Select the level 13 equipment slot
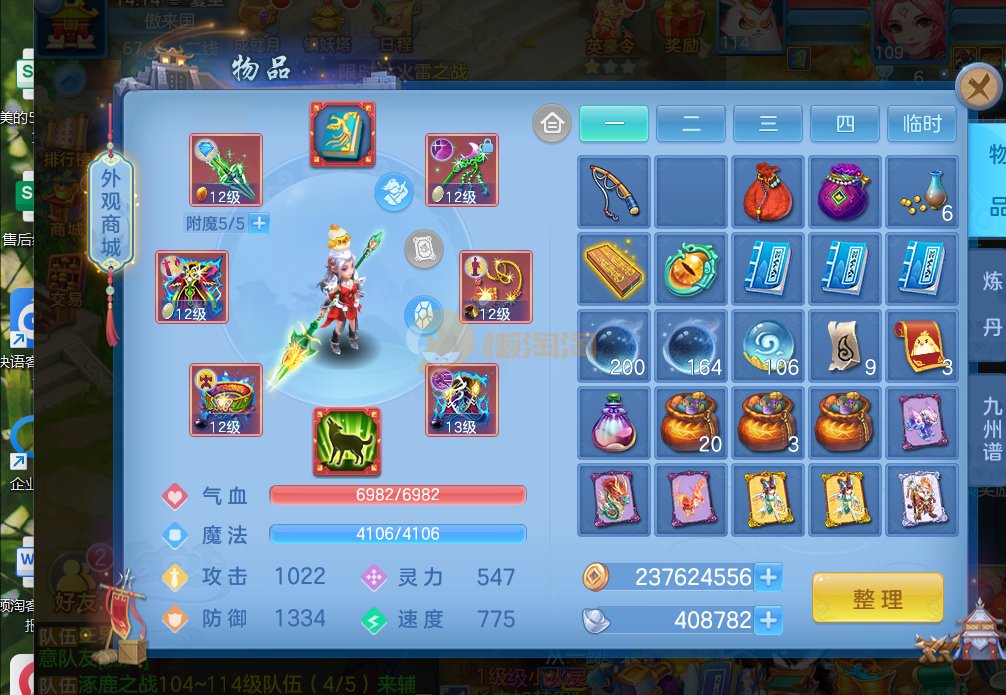The width and height of the screenshot is (1006, 695). click(x=461, y=399)
